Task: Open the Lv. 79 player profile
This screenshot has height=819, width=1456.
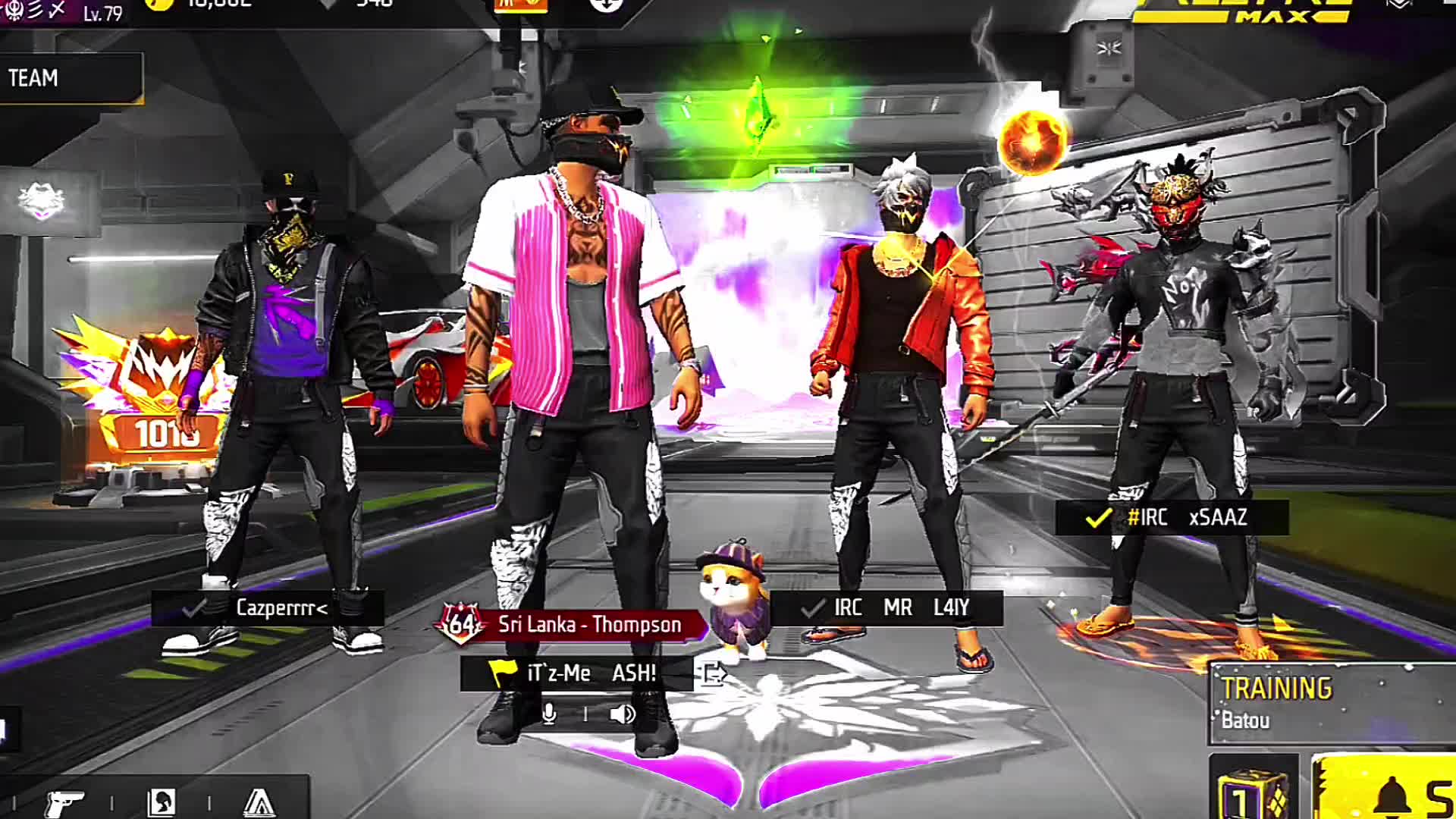Action: pyautogui.click(x=102, y=13)
